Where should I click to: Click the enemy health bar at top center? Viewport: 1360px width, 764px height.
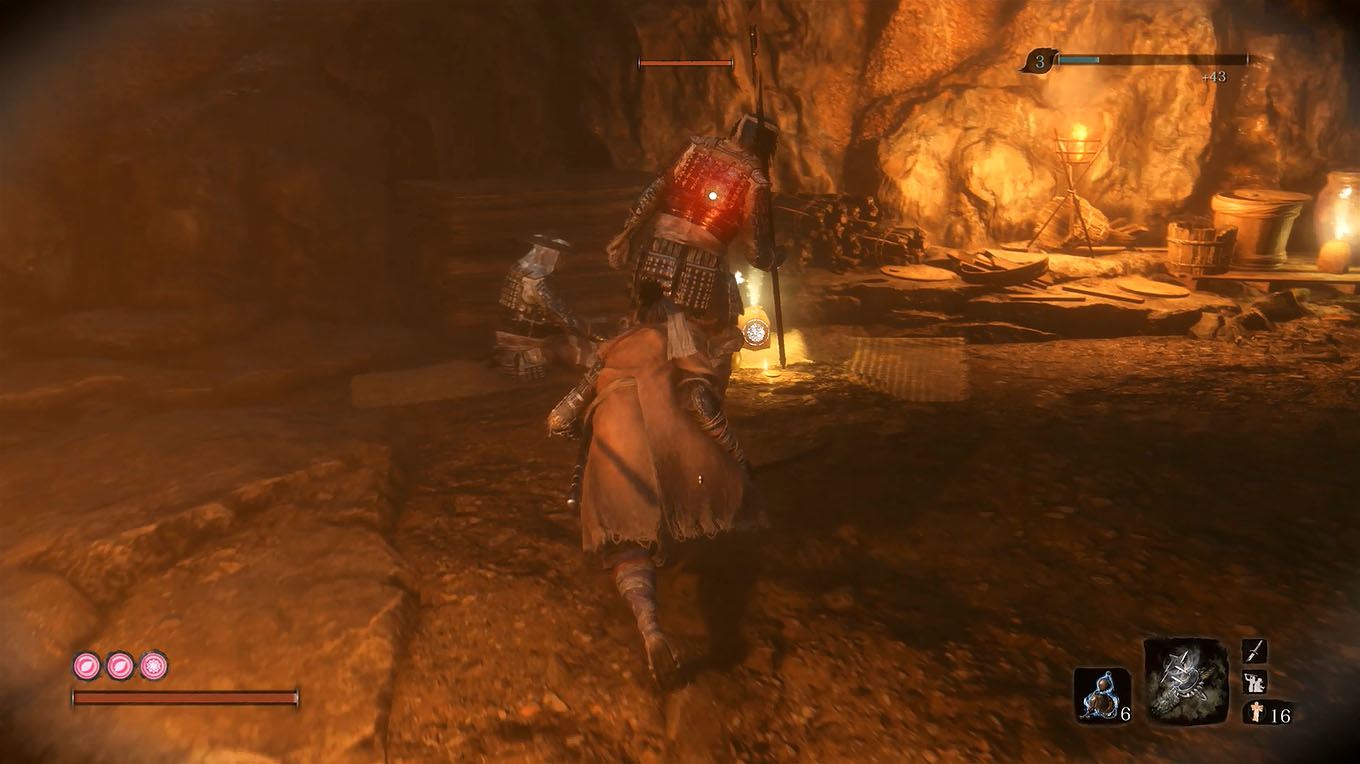pos(685,62)
